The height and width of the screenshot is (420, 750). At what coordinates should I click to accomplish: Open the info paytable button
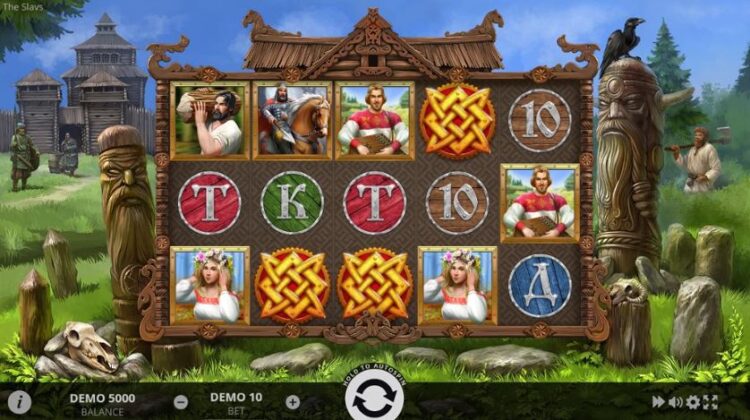pyautogui.click(x=18, y=401)
